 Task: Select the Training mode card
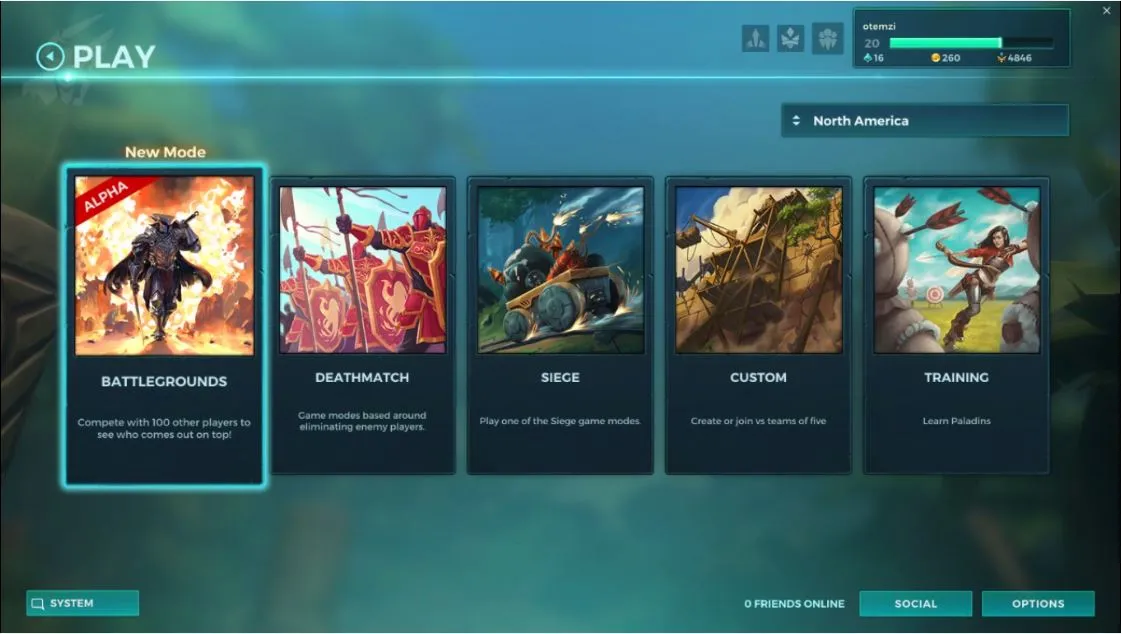956,325
